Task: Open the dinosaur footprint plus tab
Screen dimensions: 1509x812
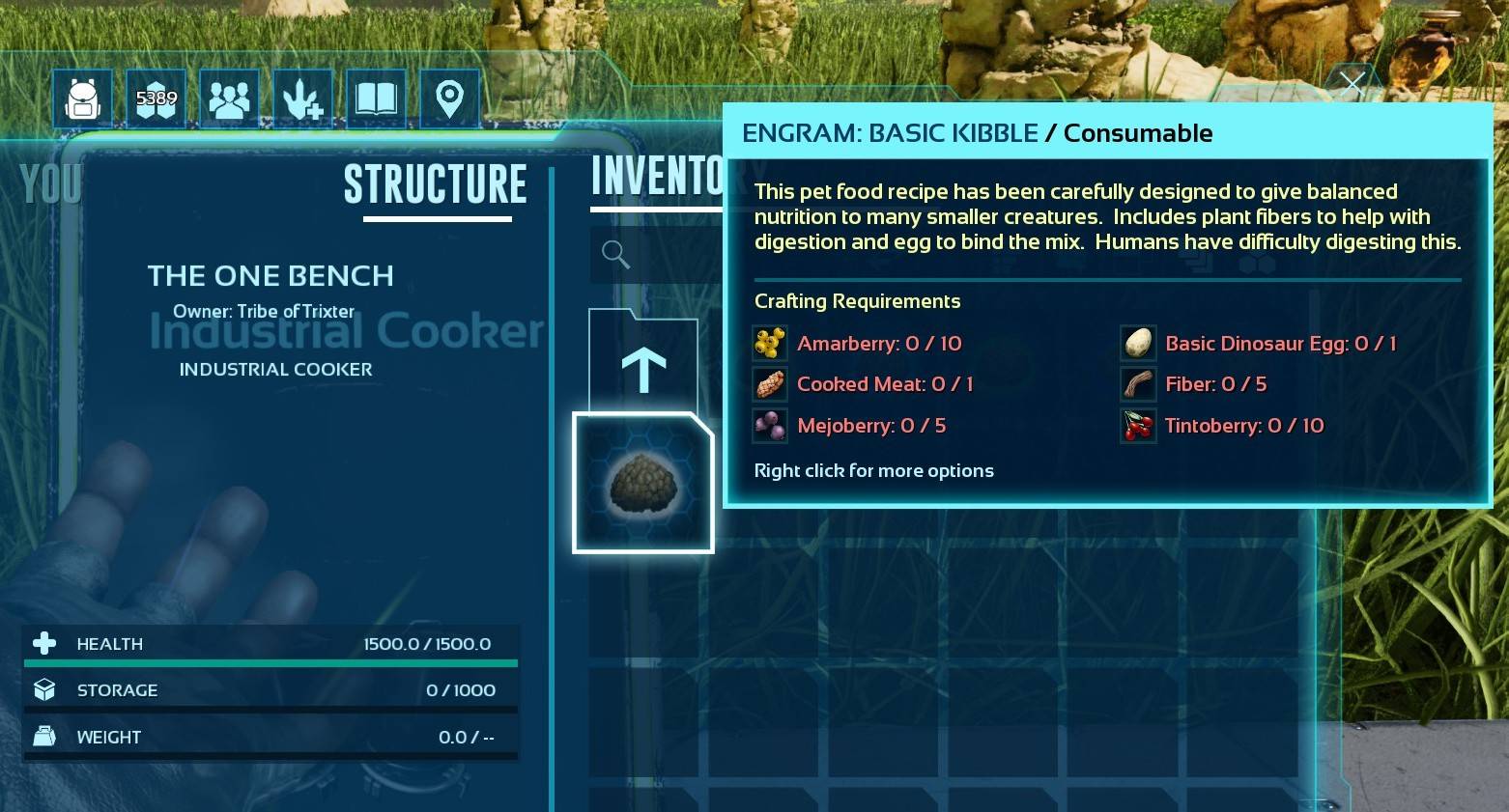Action: (x=302, y=98)
